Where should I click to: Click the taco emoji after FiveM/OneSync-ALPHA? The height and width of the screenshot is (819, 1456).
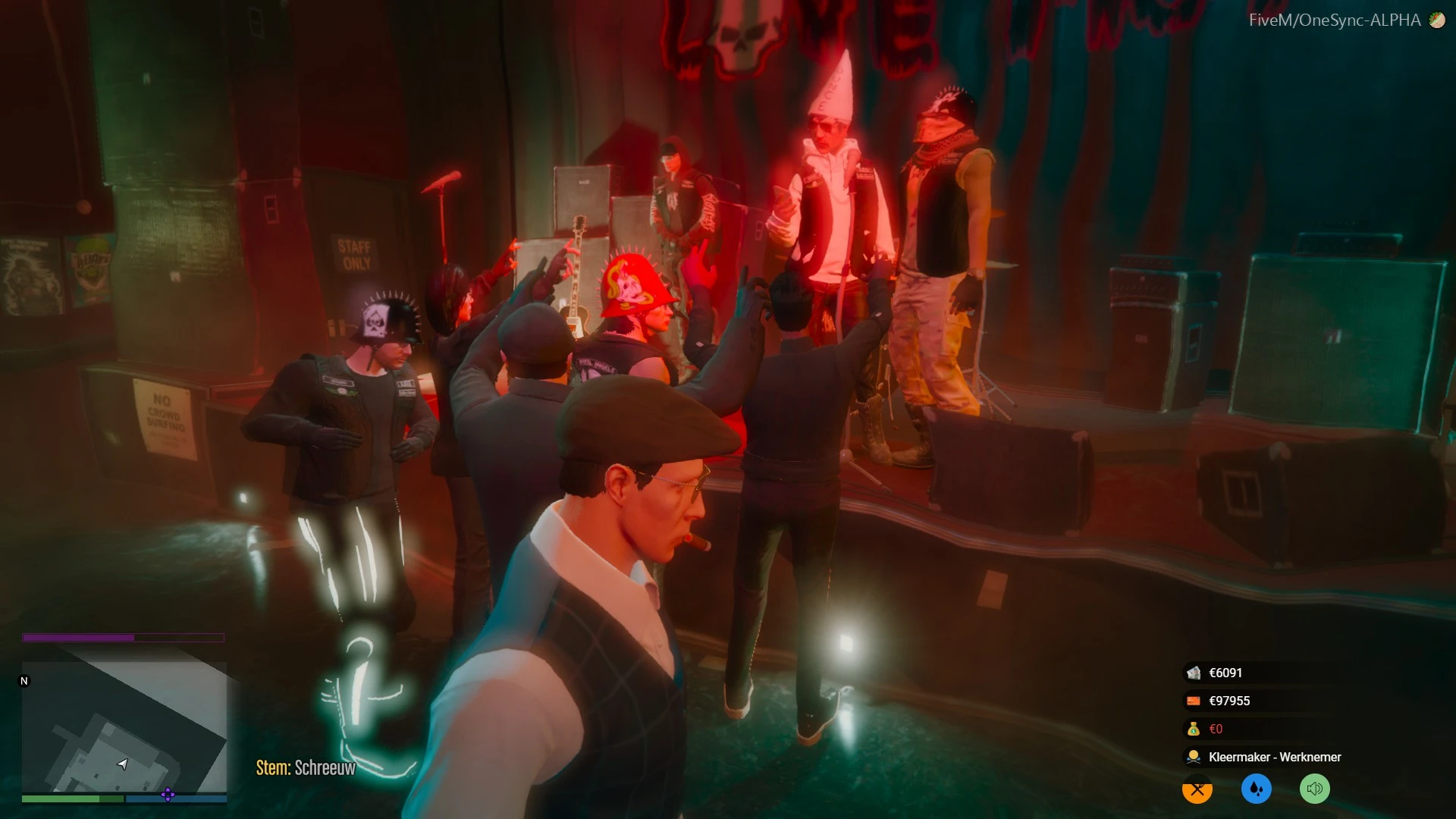coord(1436,21)
